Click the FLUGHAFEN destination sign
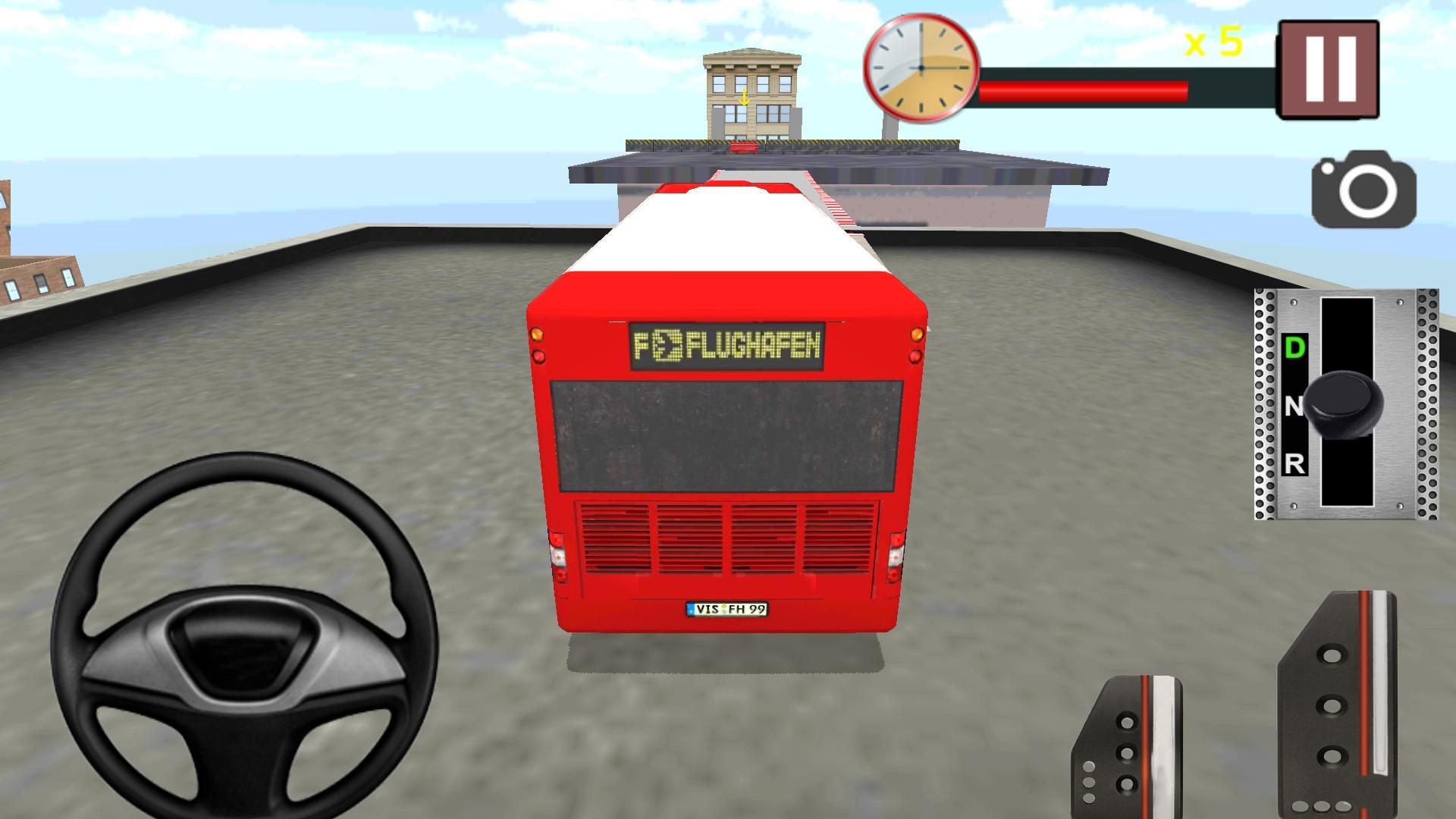This screenshot has height=819, width=1456. click(729, 347)
